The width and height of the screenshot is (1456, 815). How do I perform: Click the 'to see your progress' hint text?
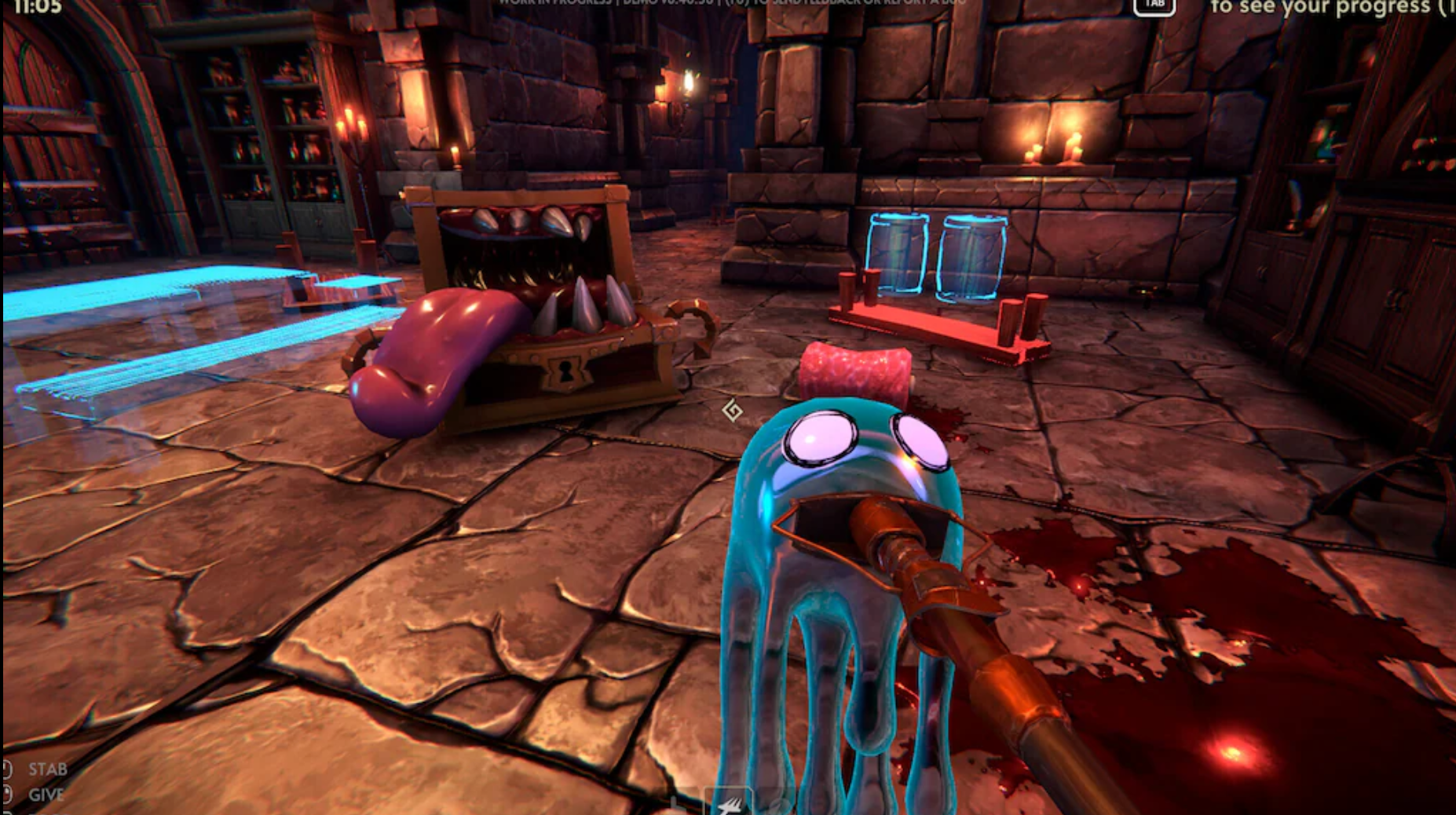pyautogui.click(x=1327, y=8)
